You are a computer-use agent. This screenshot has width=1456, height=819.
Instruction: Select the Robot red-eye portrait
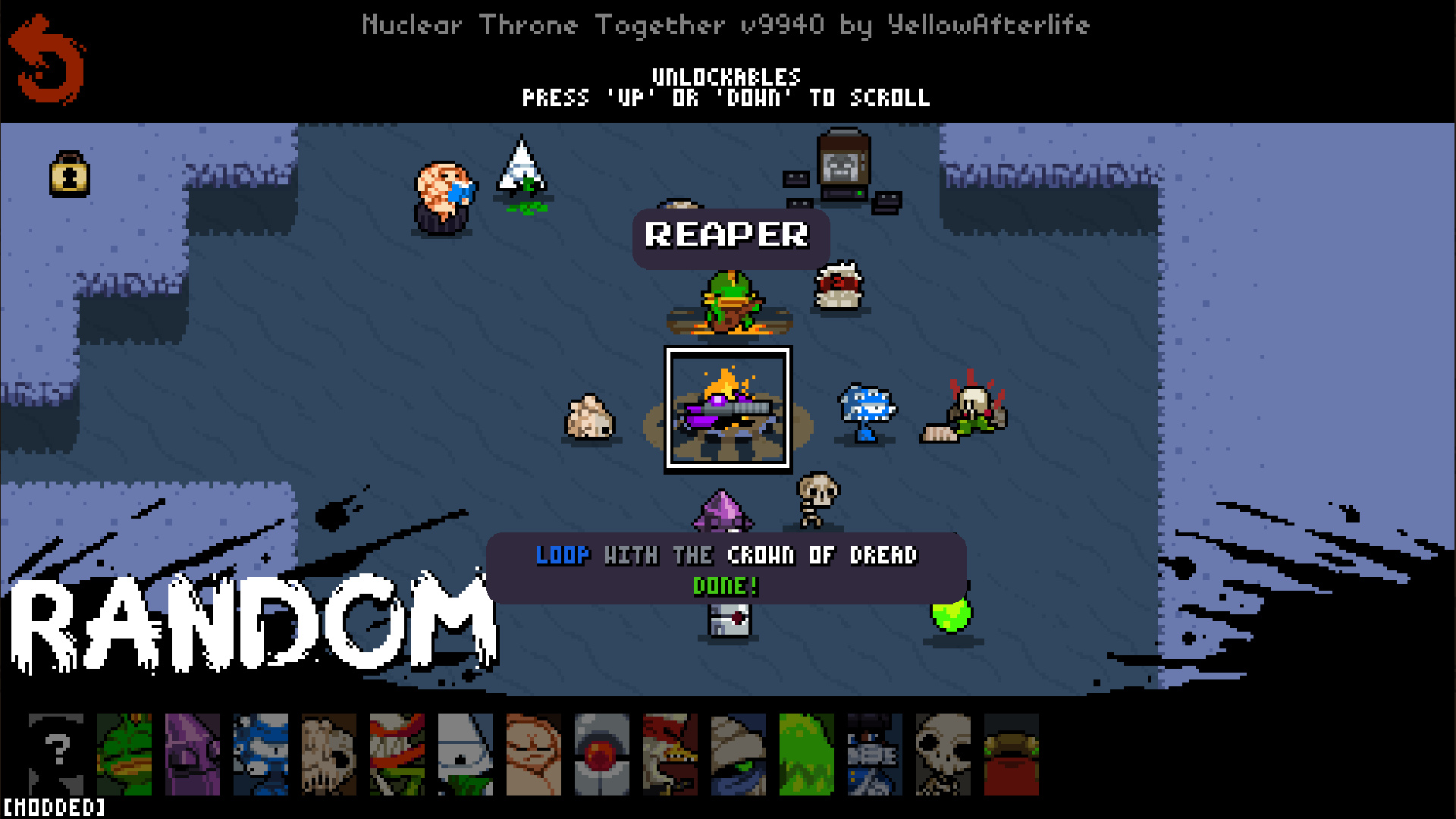point(602,754)
